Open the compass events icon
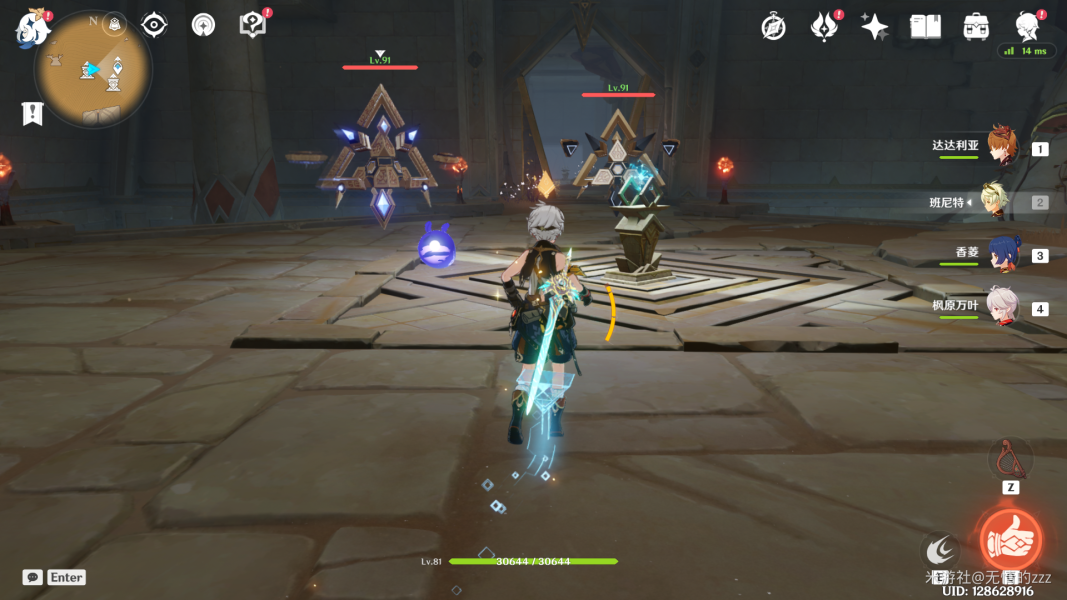 773,27
